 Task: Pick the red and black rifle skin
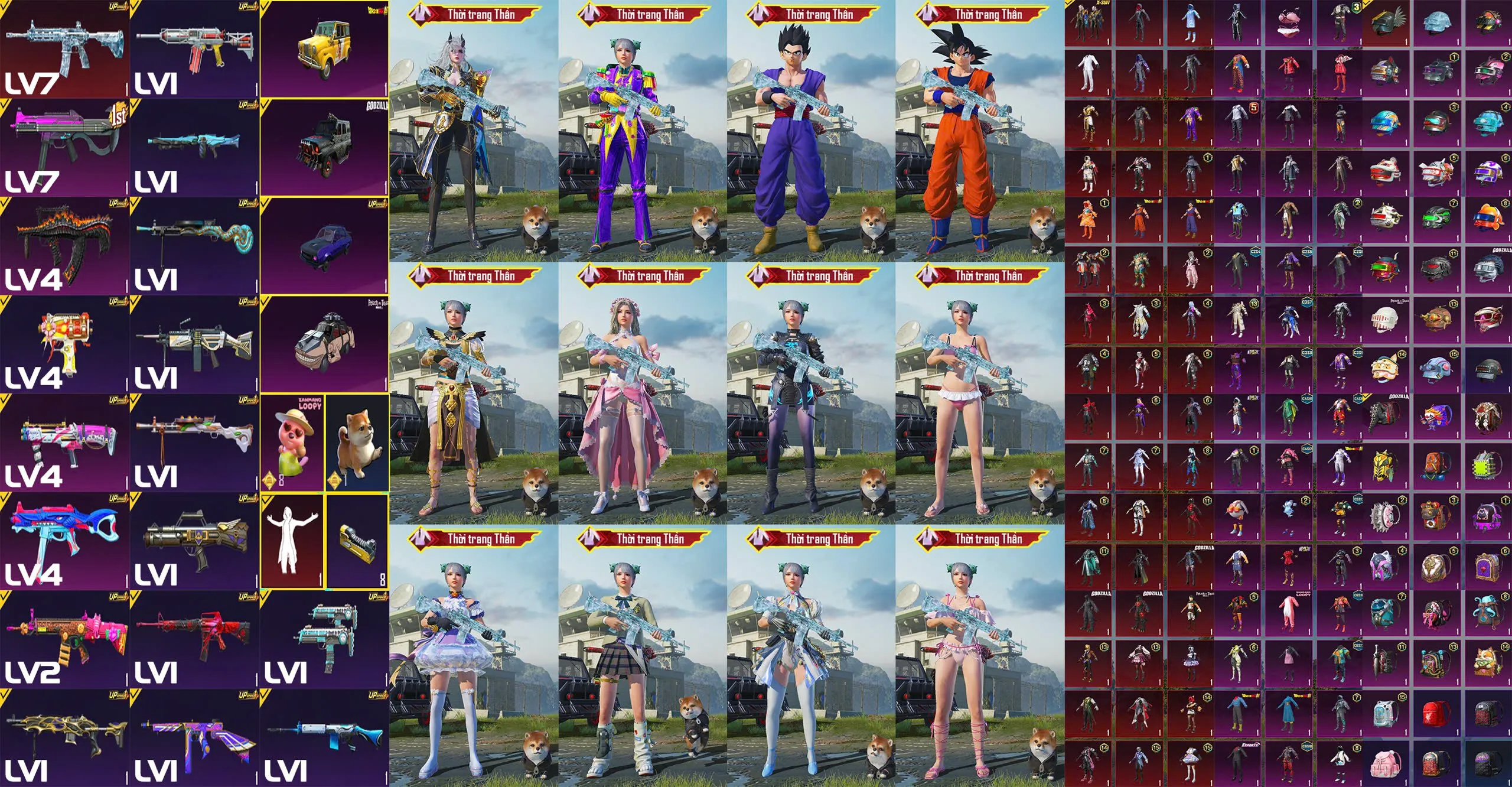click(194, 639)
